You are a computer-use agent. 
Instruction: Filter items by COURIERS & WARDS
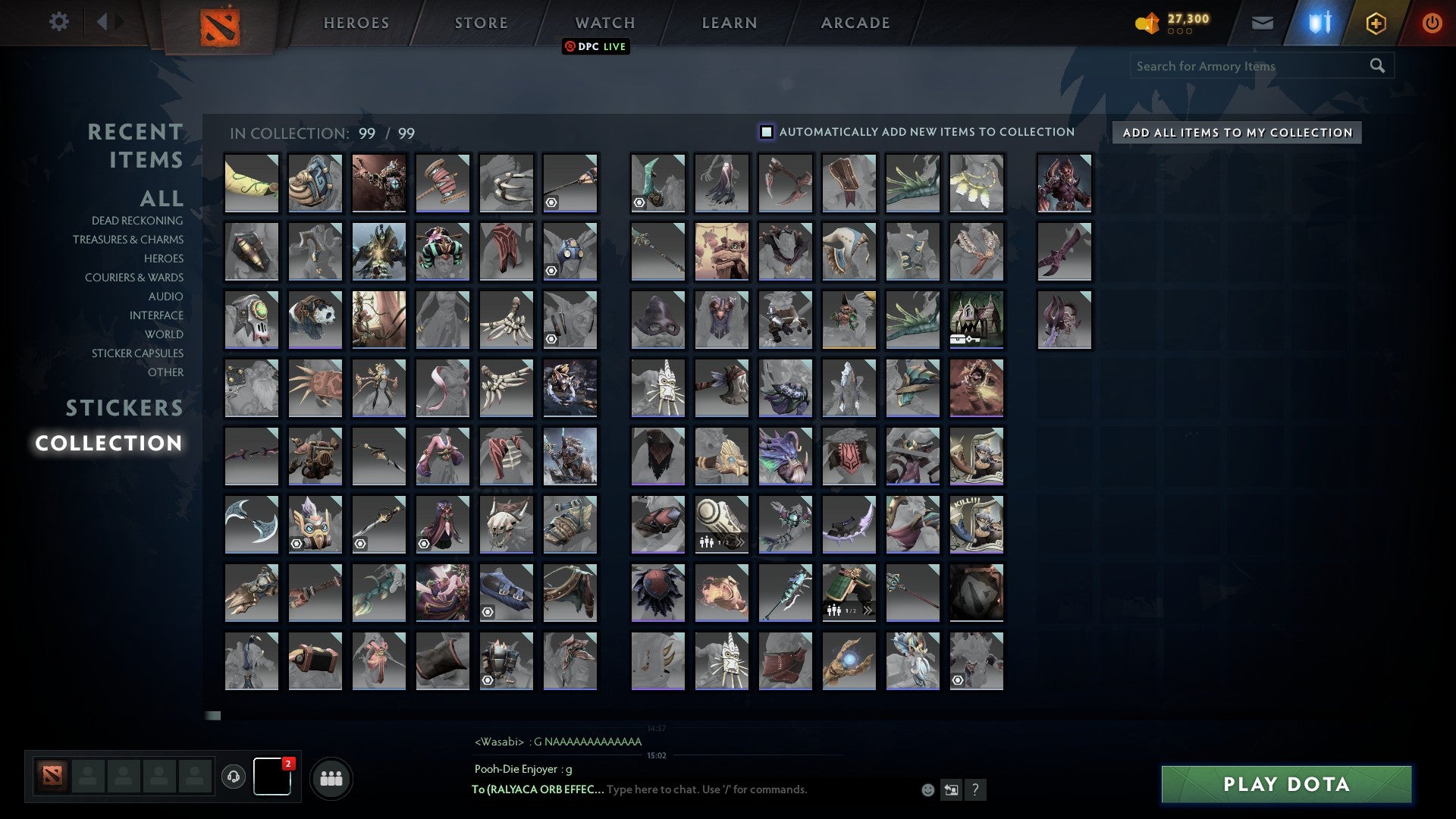click(134, 278)
